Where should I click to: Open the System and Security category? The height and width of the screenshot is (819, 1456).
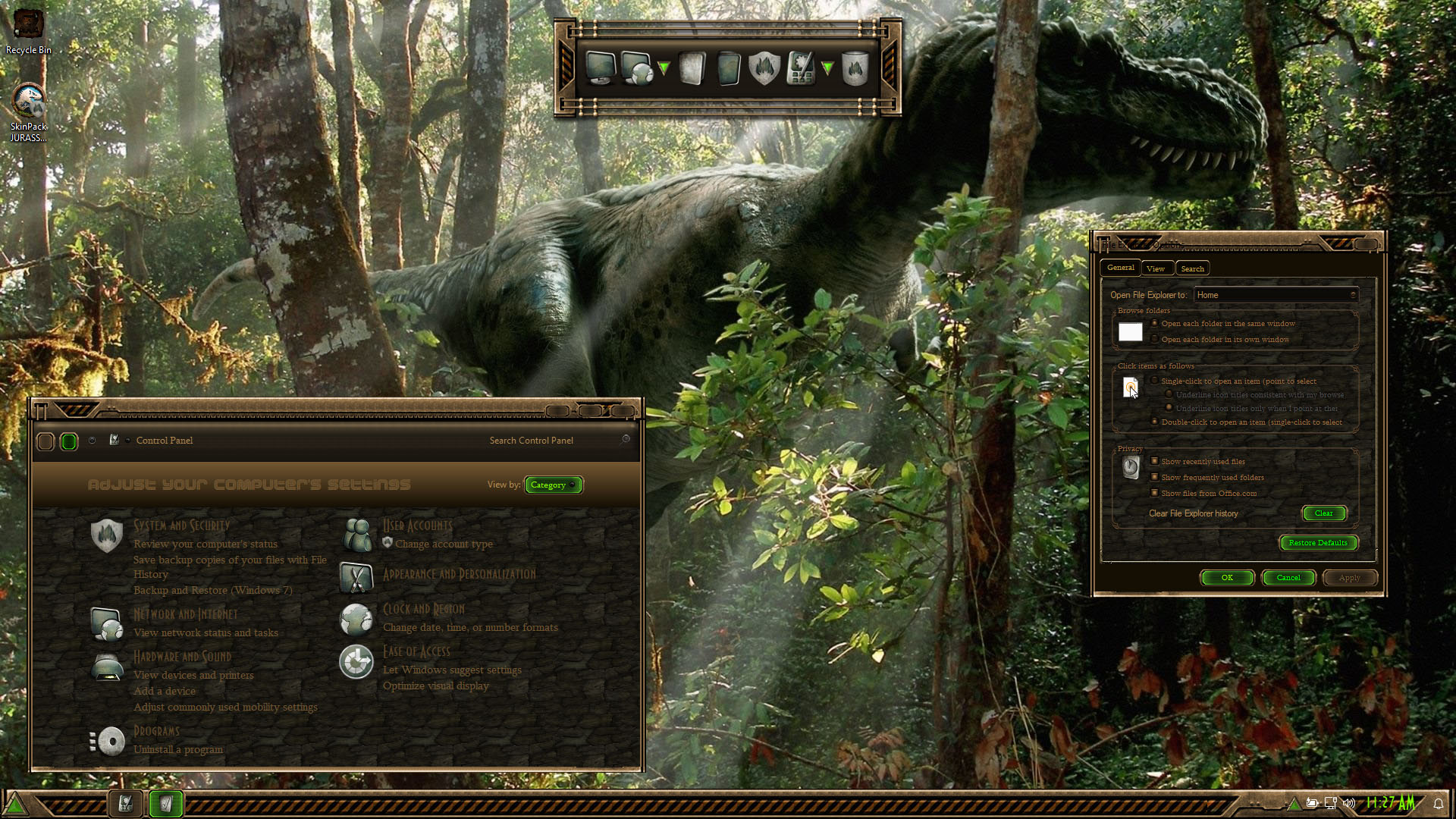[x=181, y=526]
